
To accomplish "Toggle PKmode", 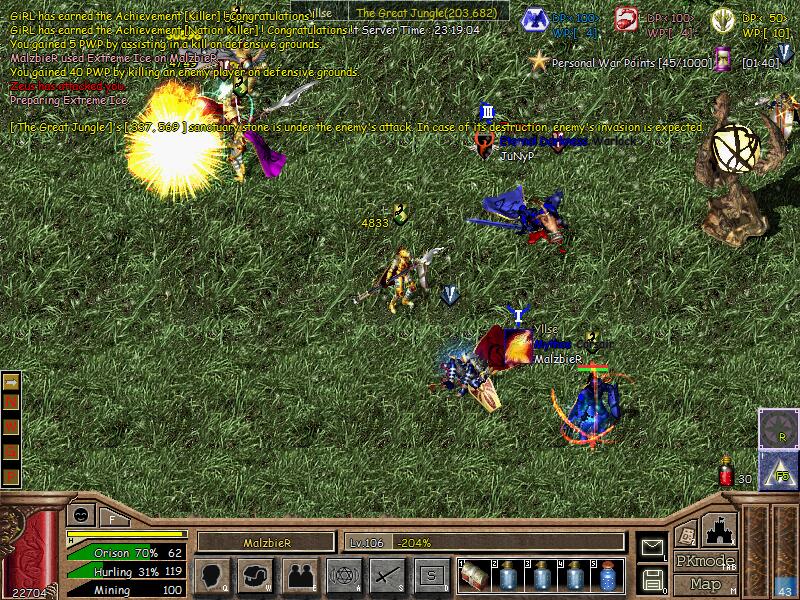I will (706, 561).
